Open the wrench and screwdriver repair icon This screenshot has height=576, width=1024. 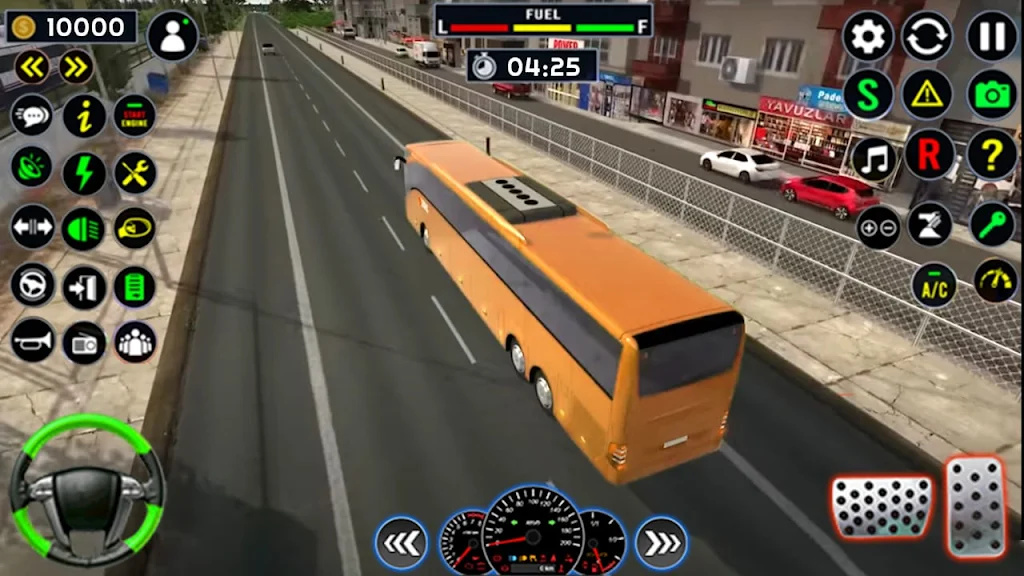134,172
